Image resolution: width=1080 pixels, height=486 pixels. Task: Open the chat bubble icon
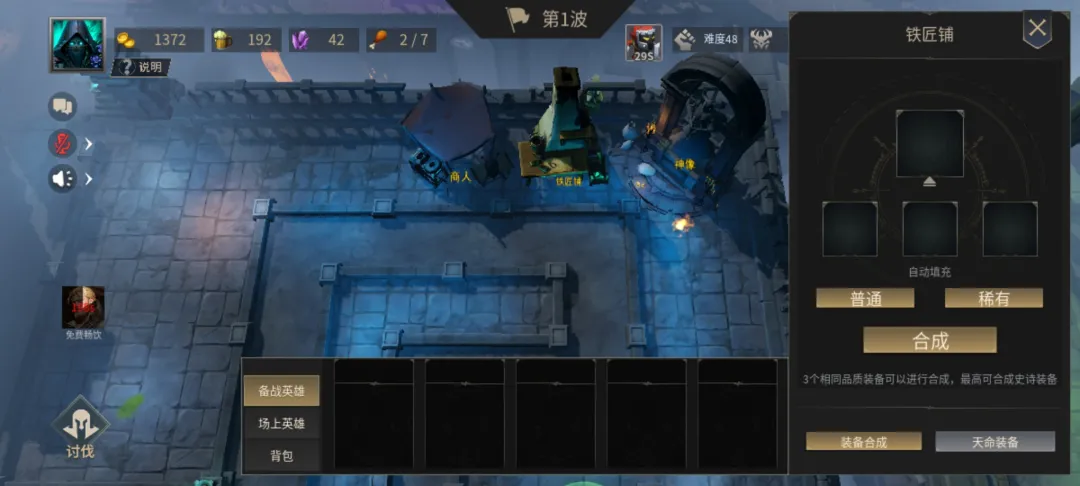click(x=63, y=105)
